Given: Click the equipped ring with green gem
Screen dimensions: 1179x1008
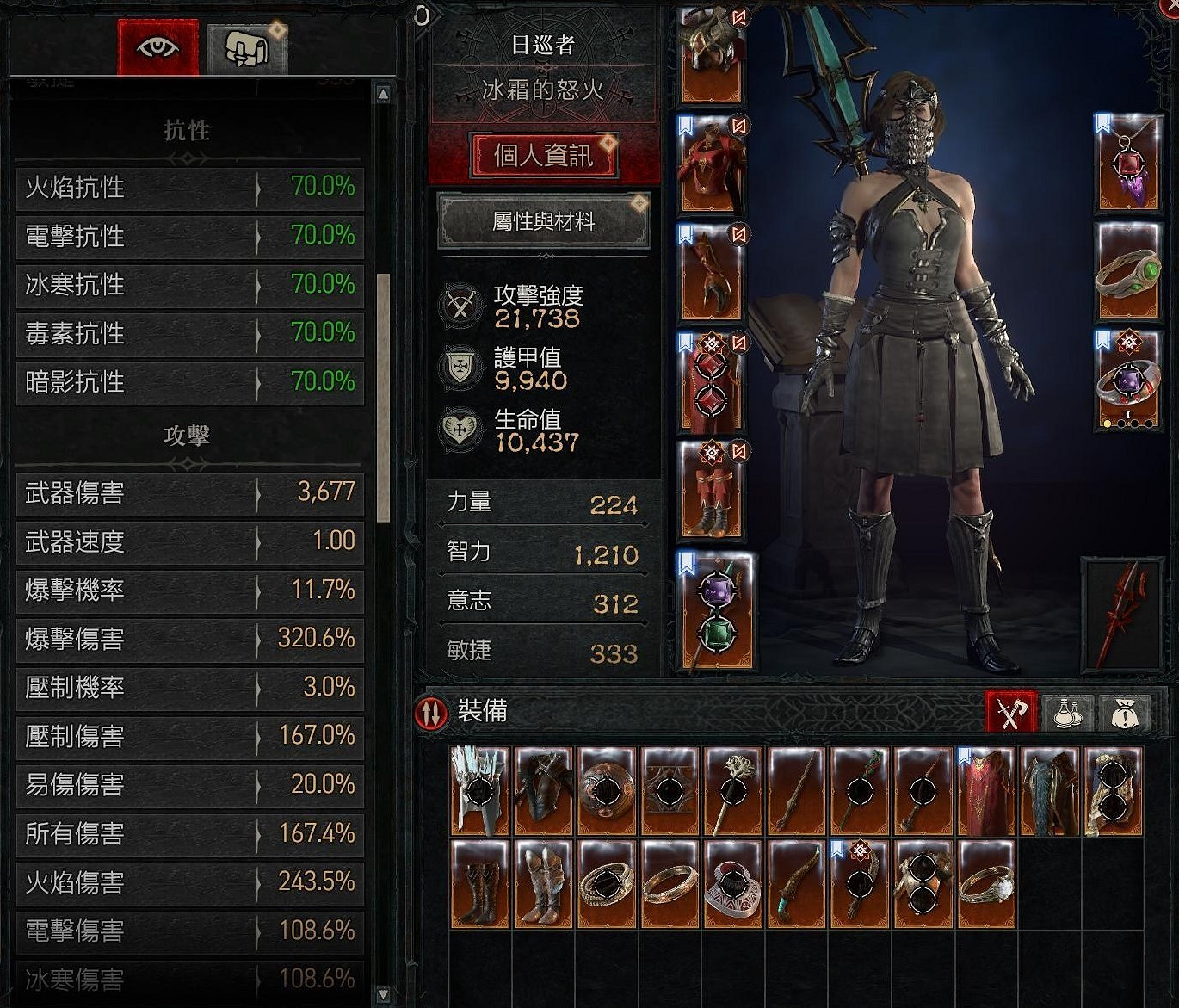Looking at the screenshot, I should pyautogui.click(x=1127, y=271).
